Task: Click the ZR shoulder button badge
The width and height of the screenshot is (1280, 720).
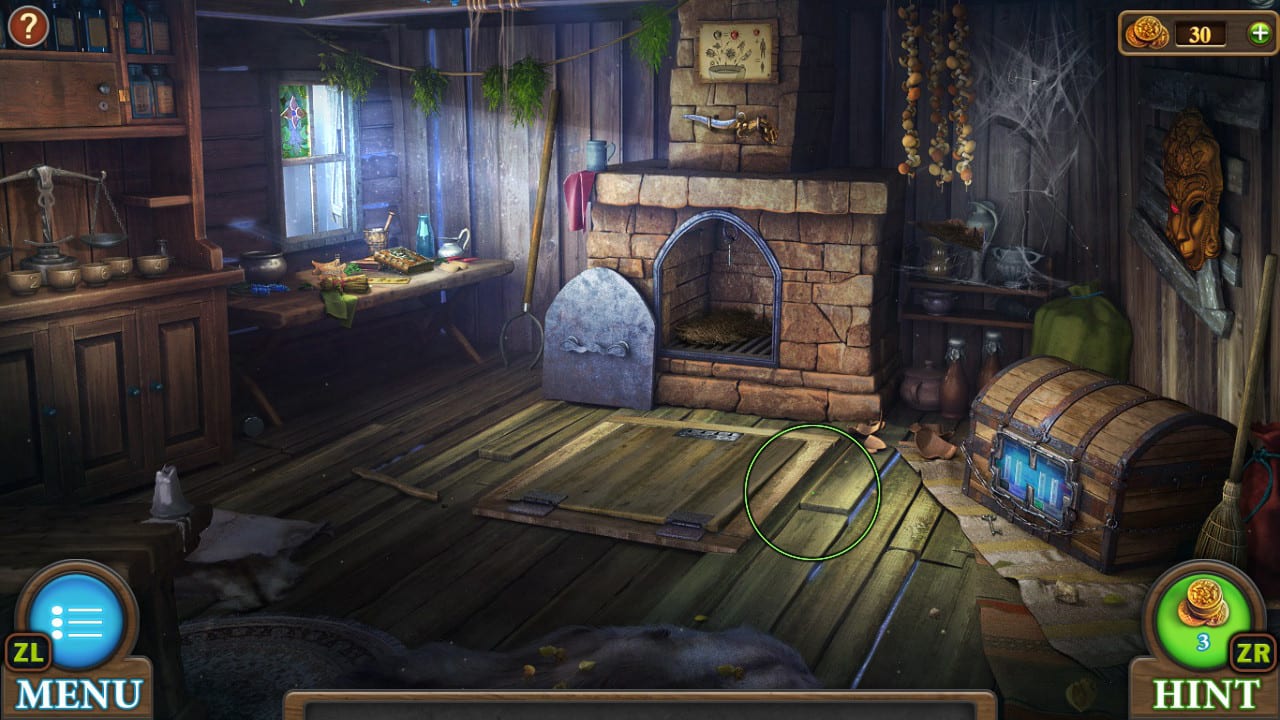Action: [1254, 655]
